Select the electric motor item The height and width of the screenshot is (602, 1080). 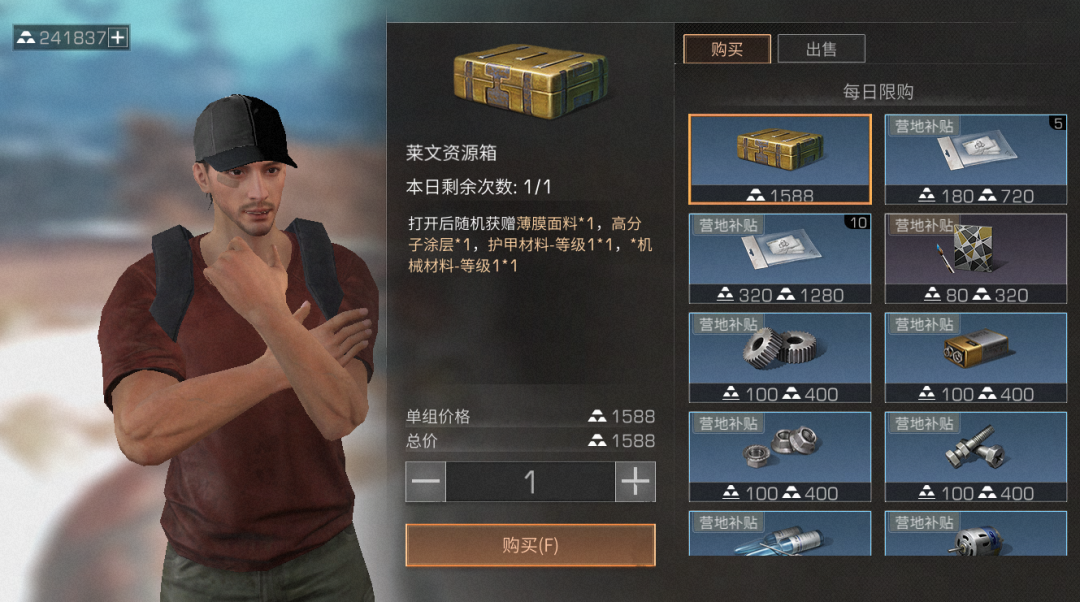click(975, 534)
